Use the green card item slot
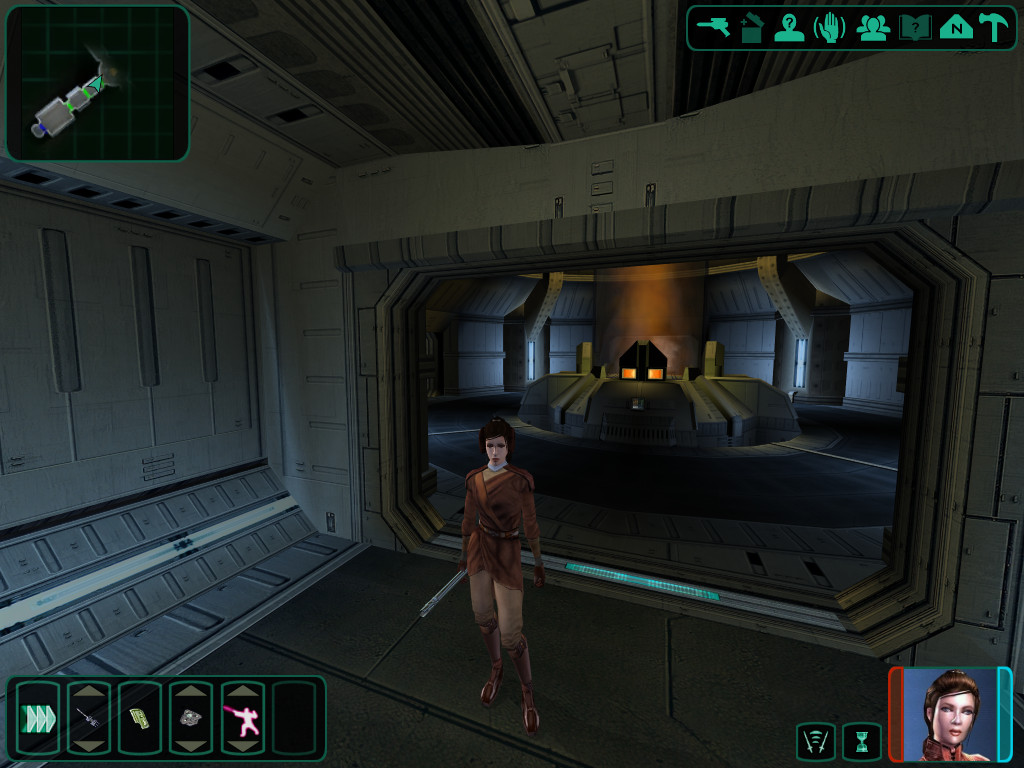Screen dimensions: 1024x768 coord(139,717)
